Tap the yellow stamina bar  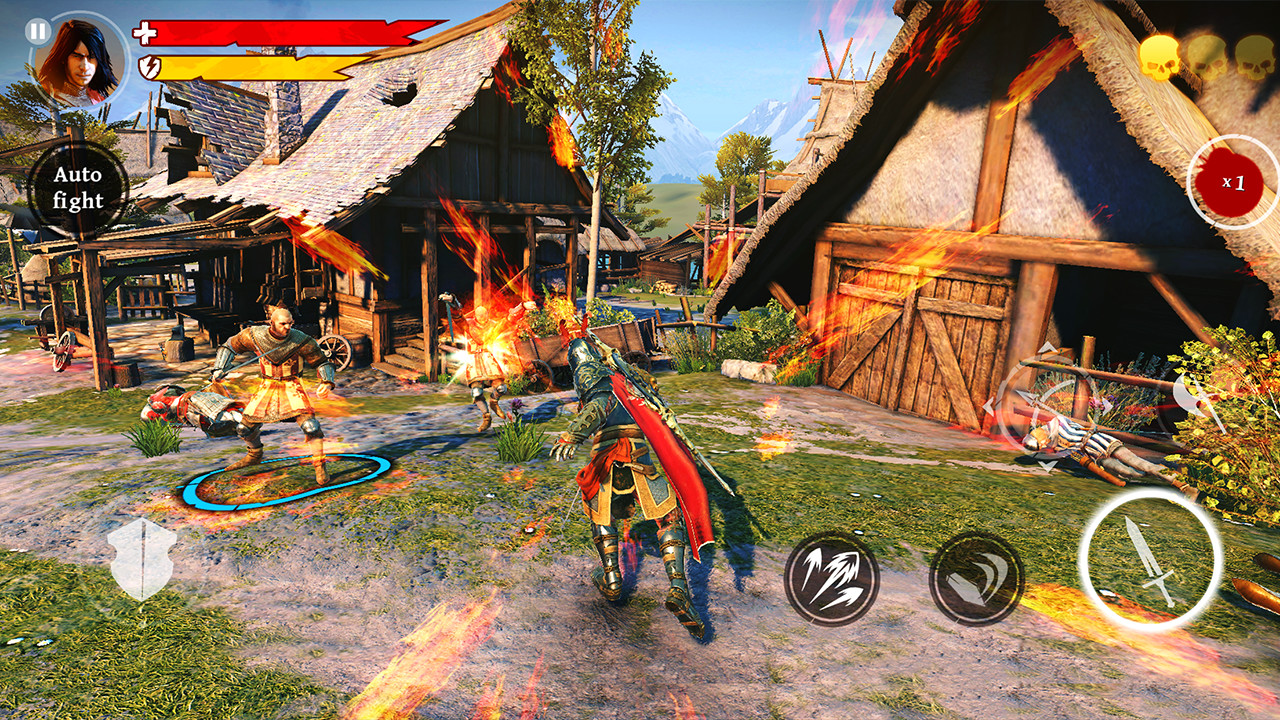coord(250,67)
